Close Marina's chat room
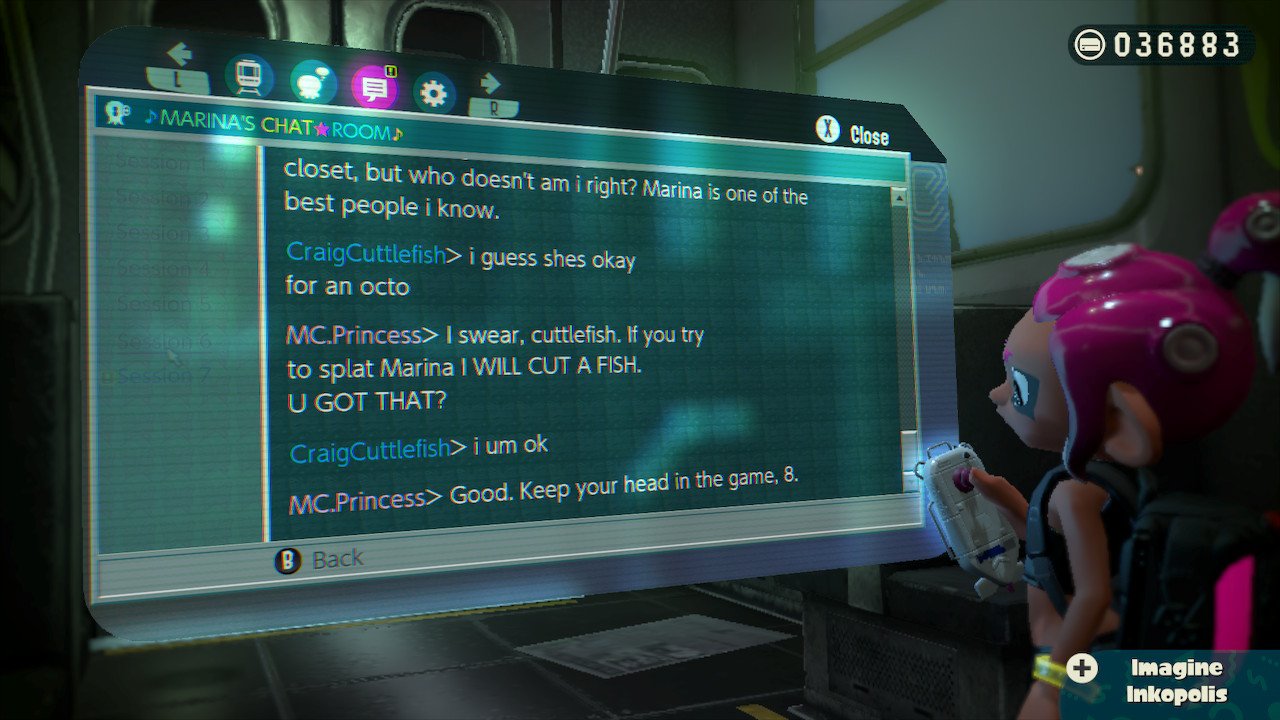 (853, 134)
